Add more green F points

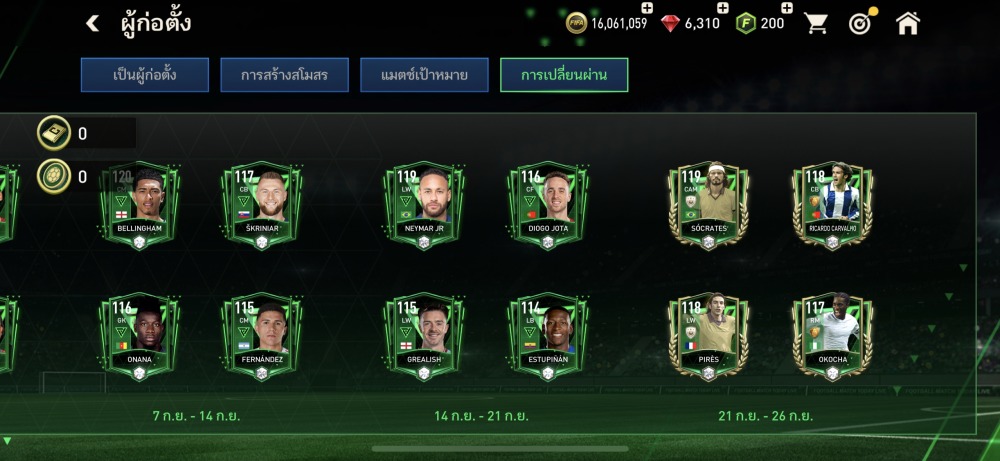[x=787, y=9]
